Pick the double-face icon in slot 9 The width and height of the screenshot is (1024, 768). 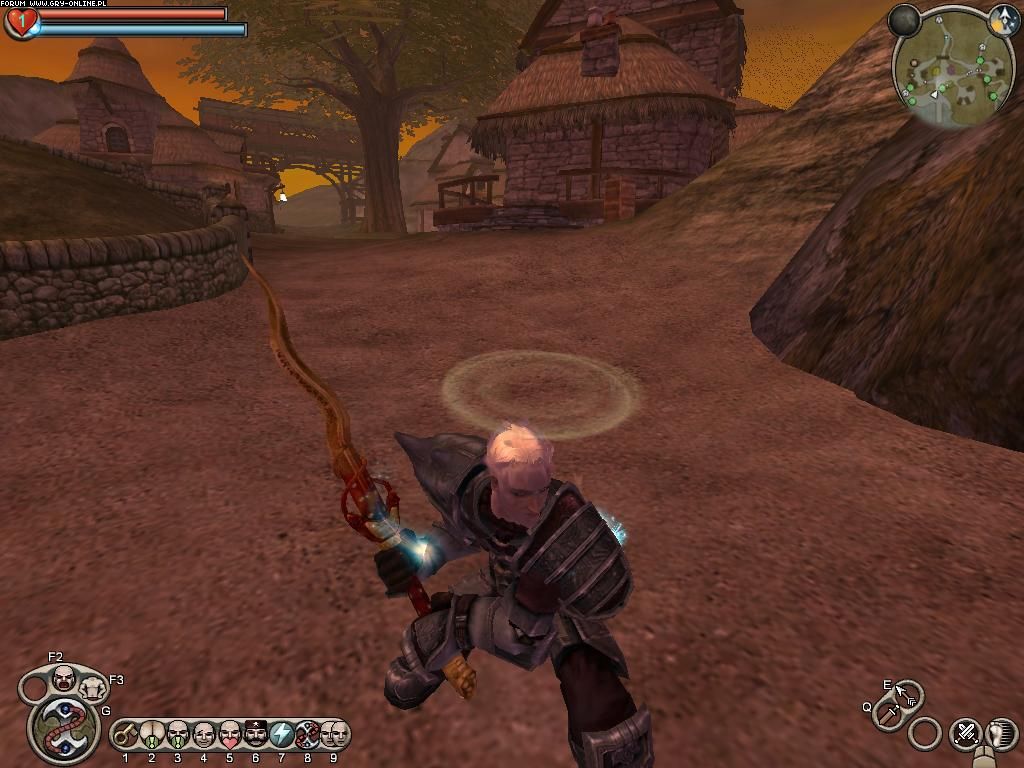(x=334, y=735)
